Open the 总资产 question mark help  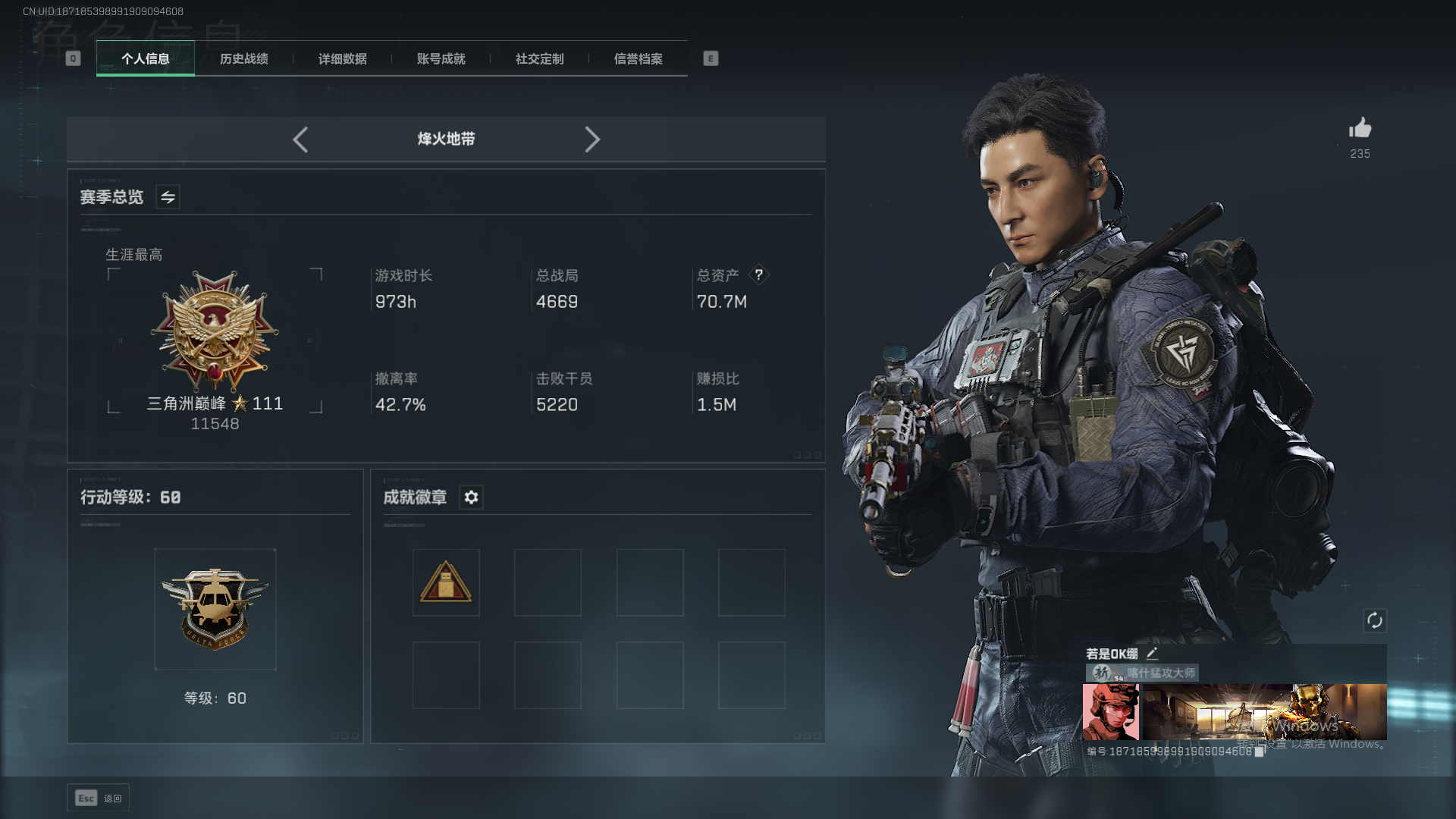[x=758, y=275]
